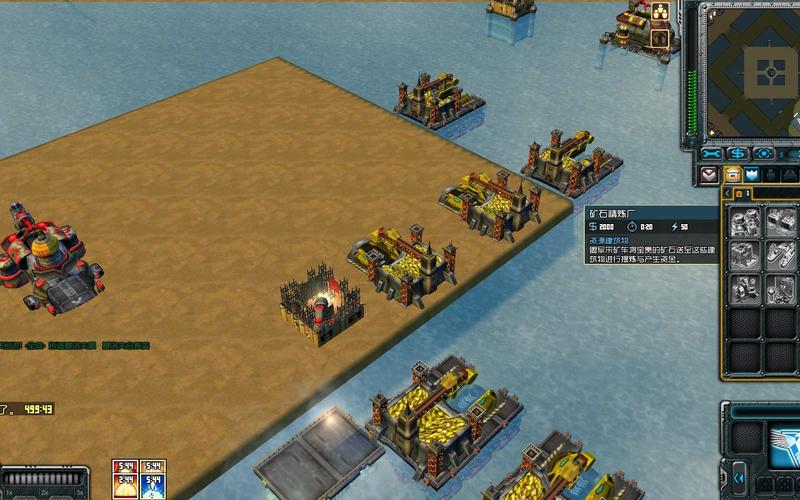Click the yellow pyramid icon above the refinery

[x=660, y=13]
